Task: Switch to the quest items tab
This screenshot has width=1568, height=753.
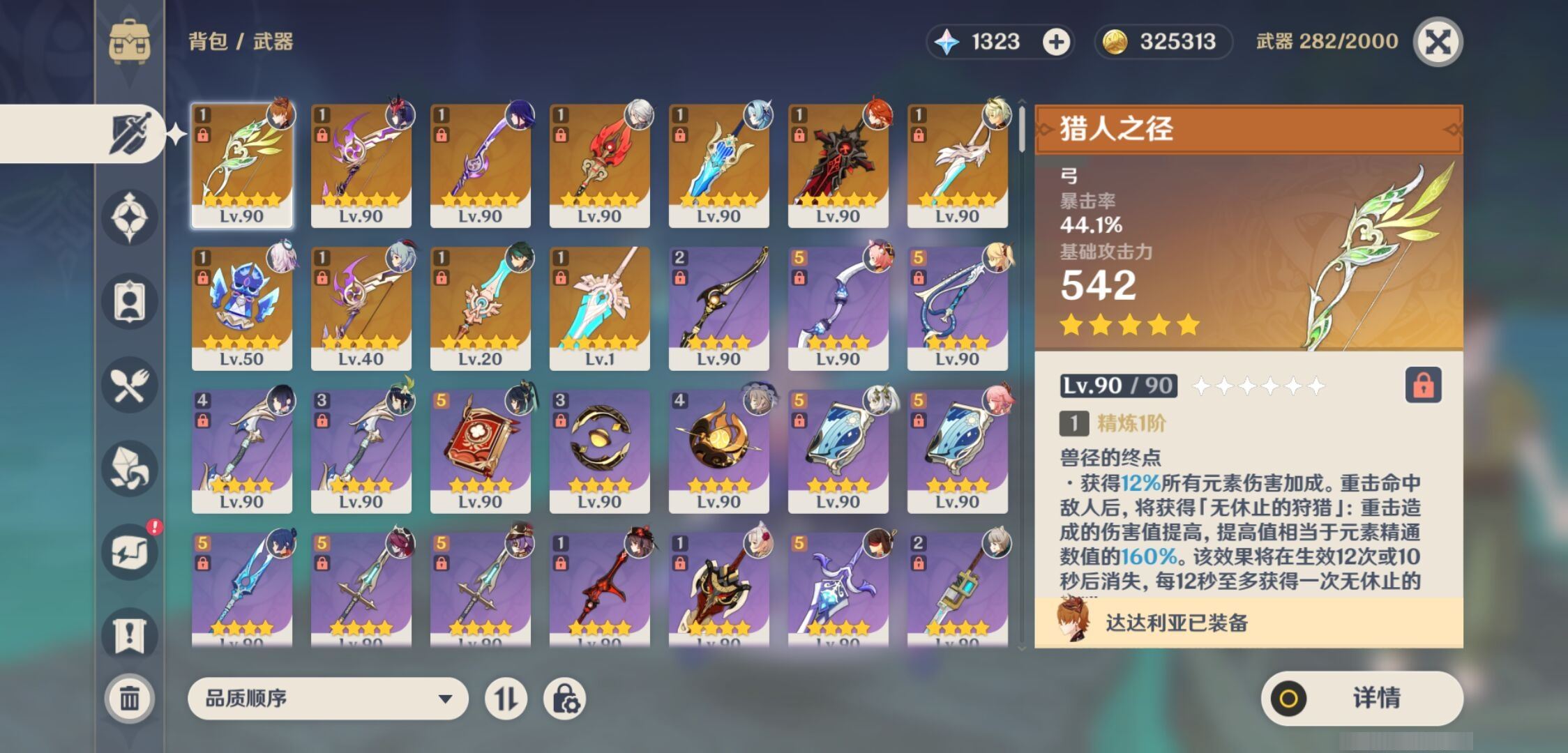Action: click(x=130, y=635)
